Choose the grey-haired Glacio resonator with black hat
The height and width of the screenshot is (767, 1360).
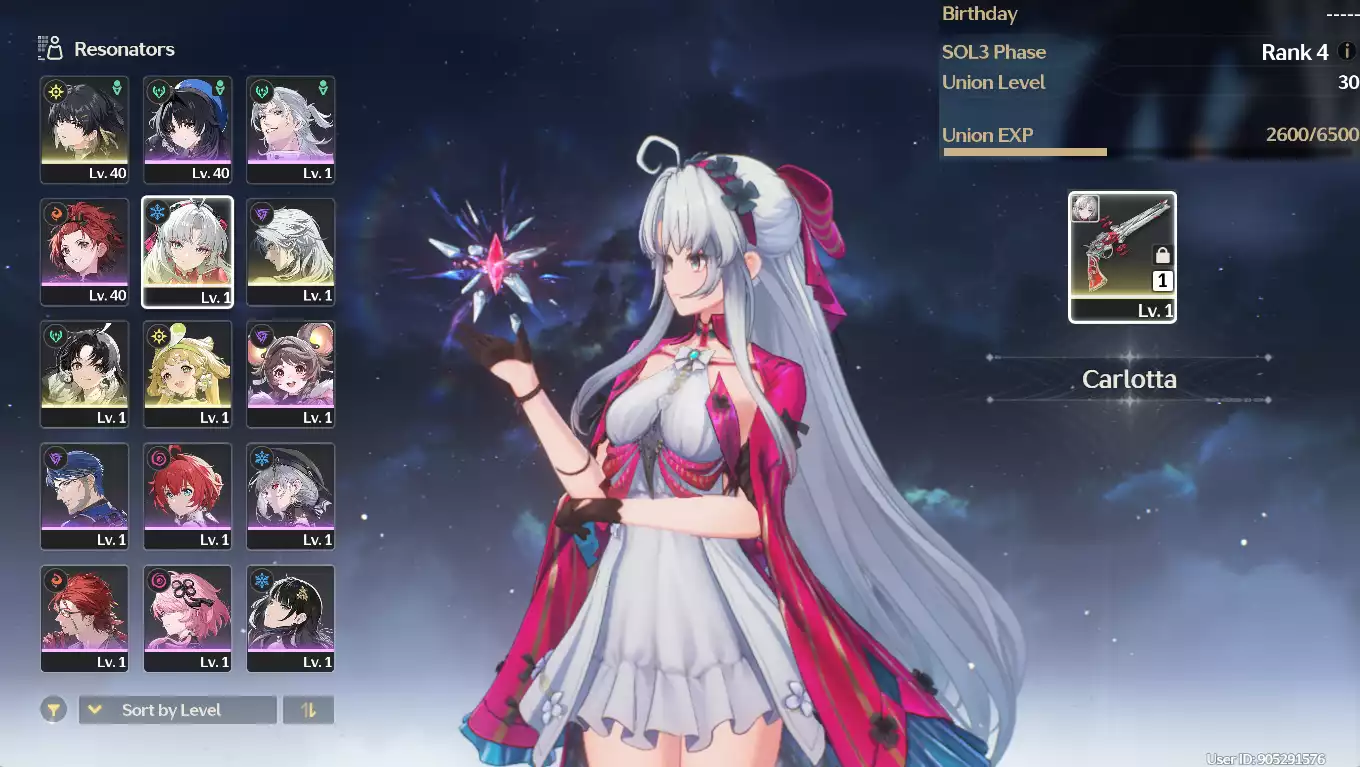tap(291, 496)
